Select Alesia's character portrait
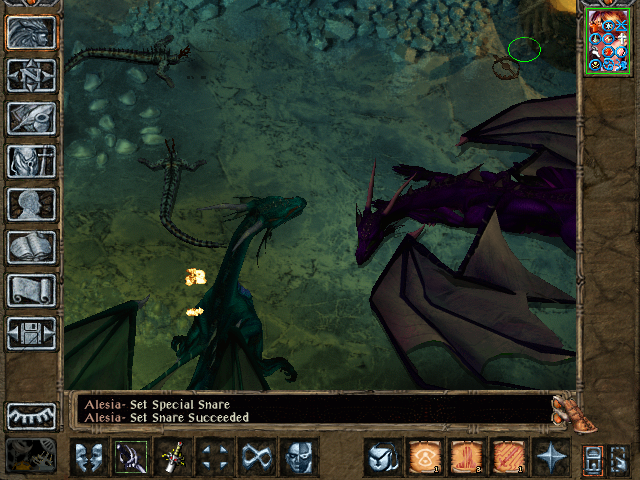 [x=608, y=42]
